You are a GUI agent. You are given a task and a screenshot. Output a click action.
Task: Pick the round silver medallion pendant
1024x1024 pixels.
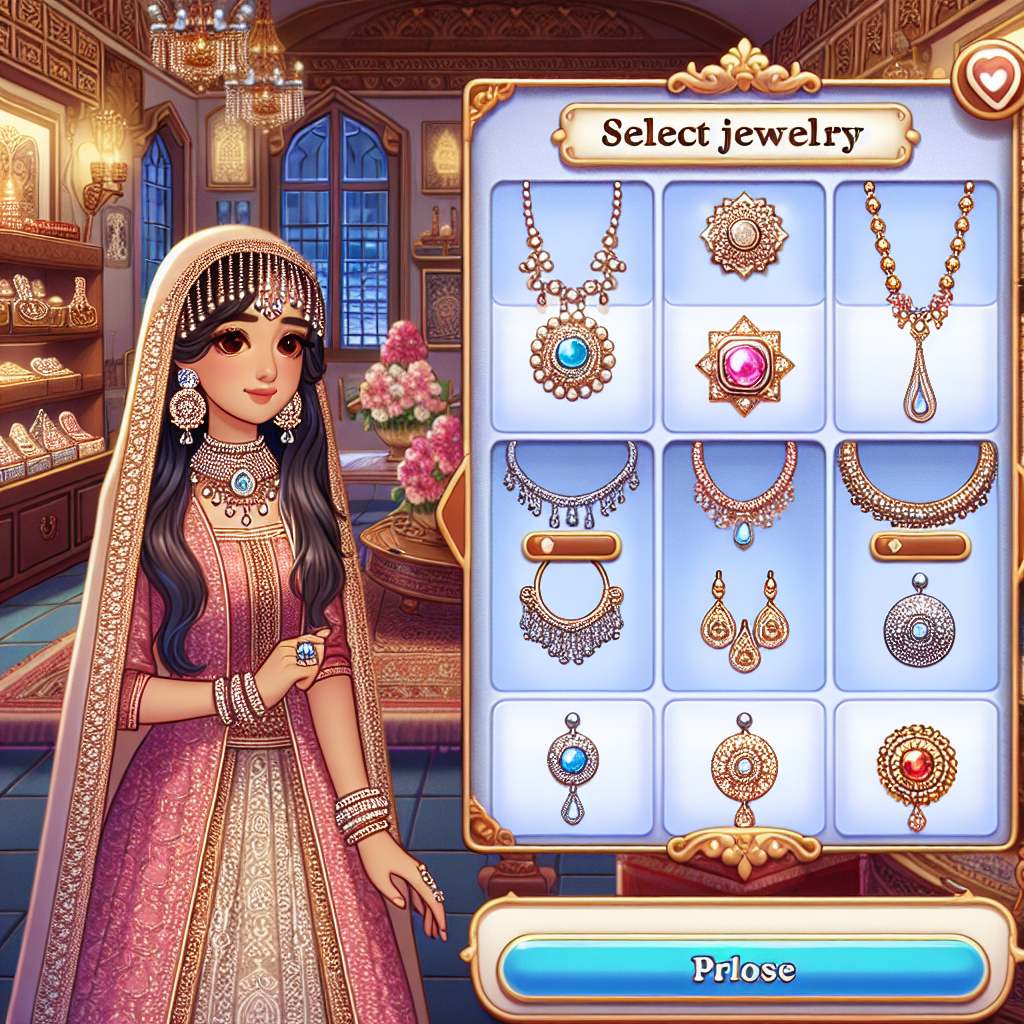(x=918, y=626)
